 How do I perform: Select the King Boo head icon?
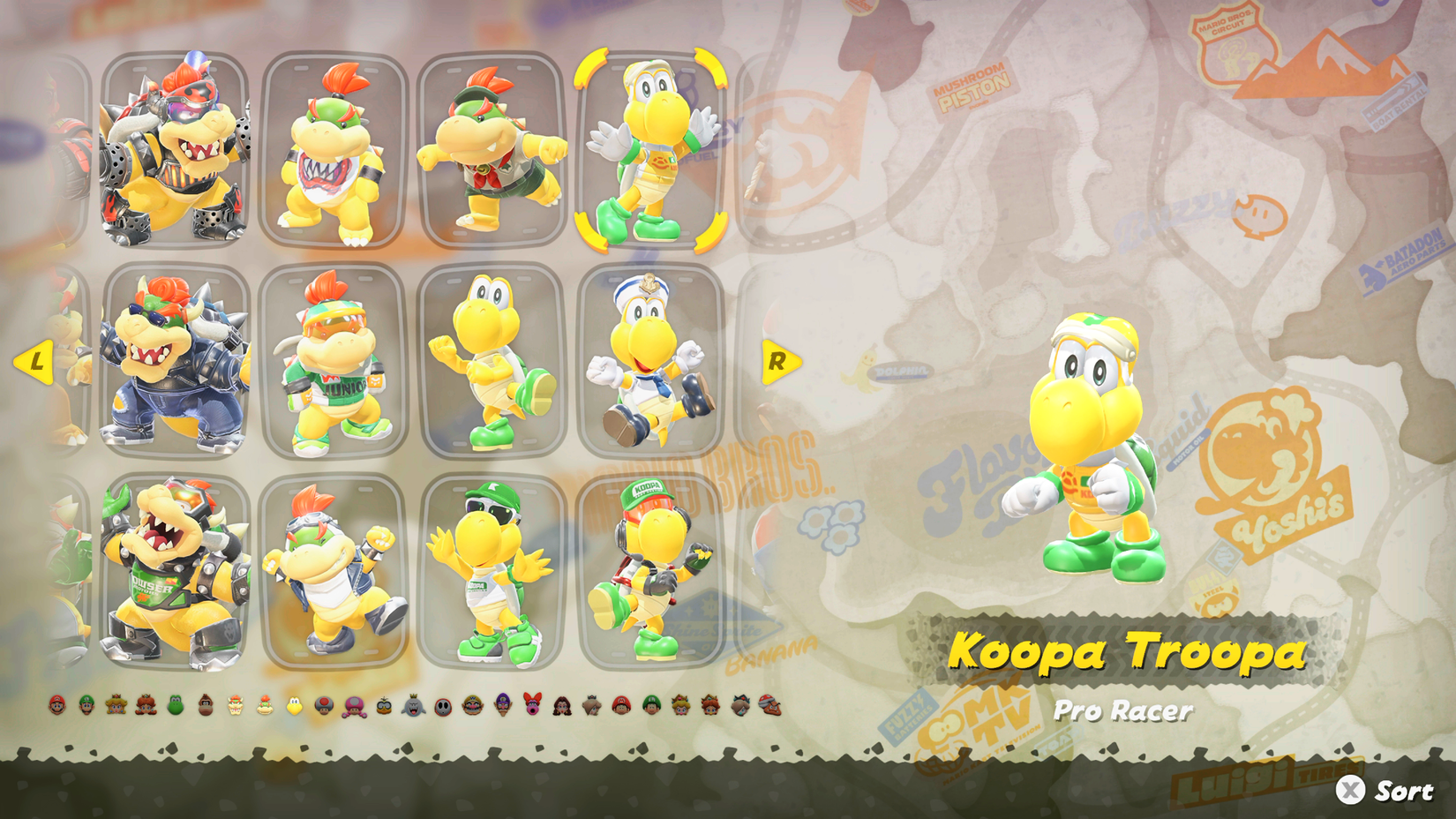pos(412,706)
